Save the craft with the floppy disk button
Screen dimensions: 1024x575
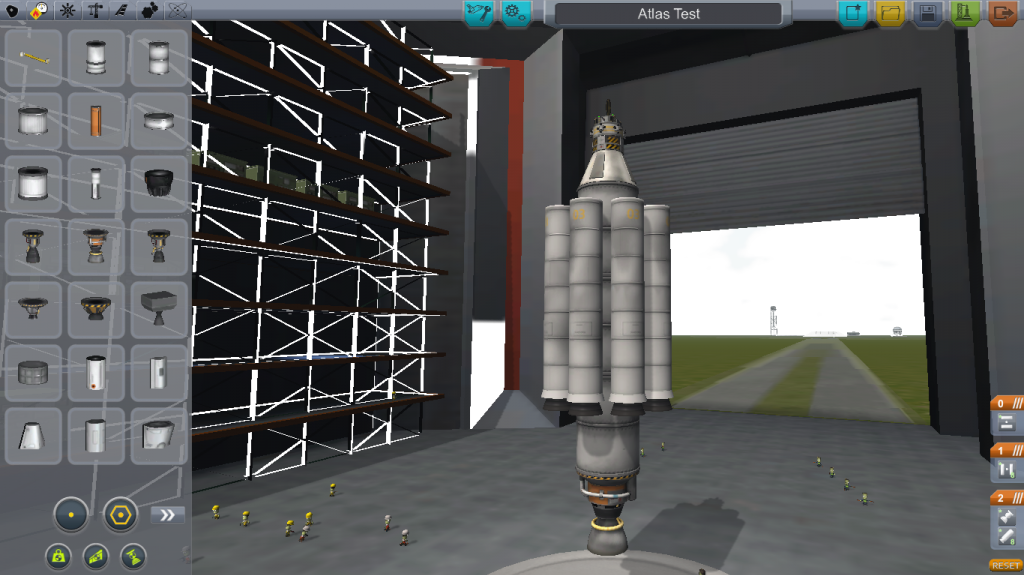(927, 13)
